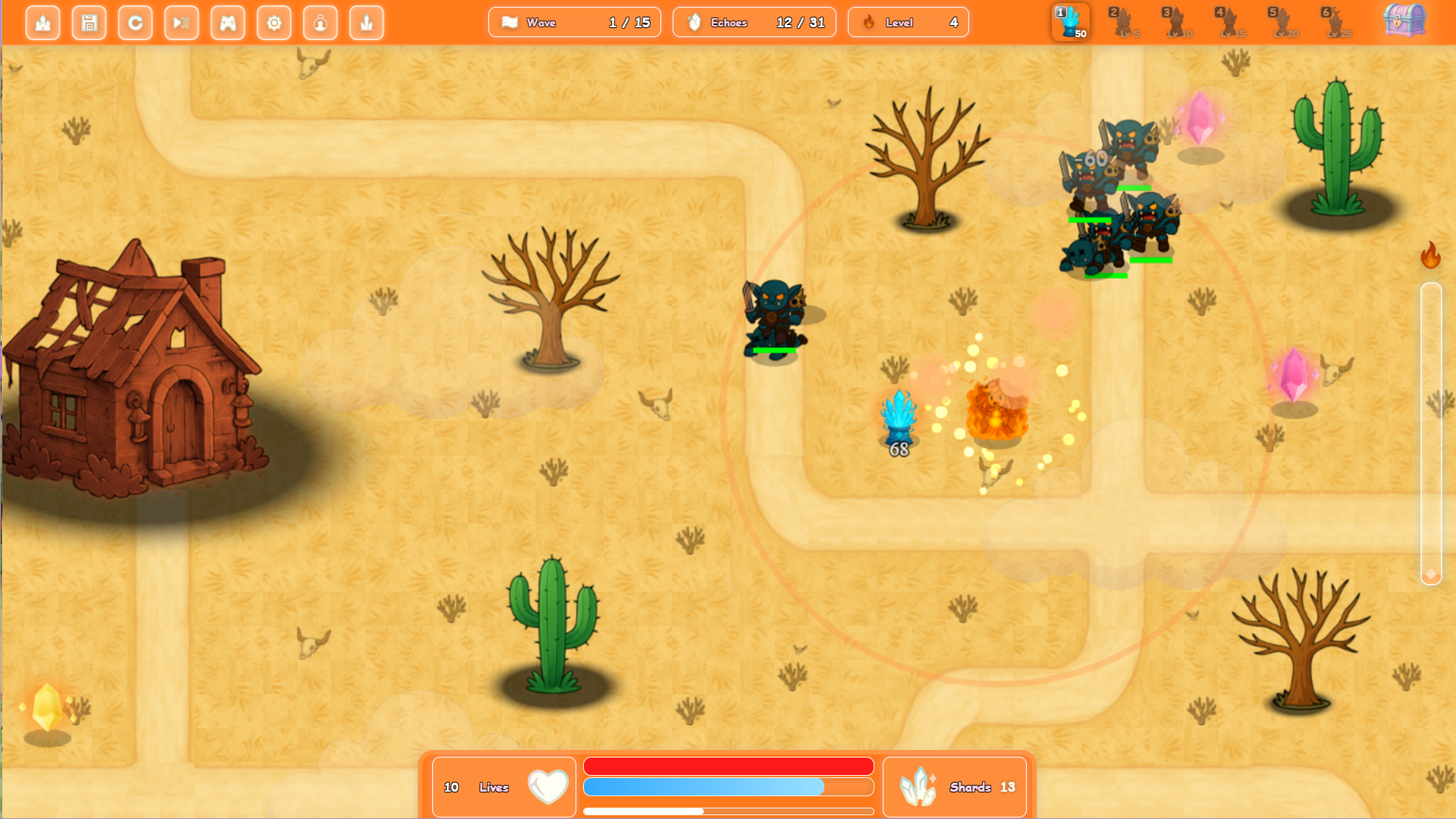
Task: Save the current game
Action: click(89, 22)
